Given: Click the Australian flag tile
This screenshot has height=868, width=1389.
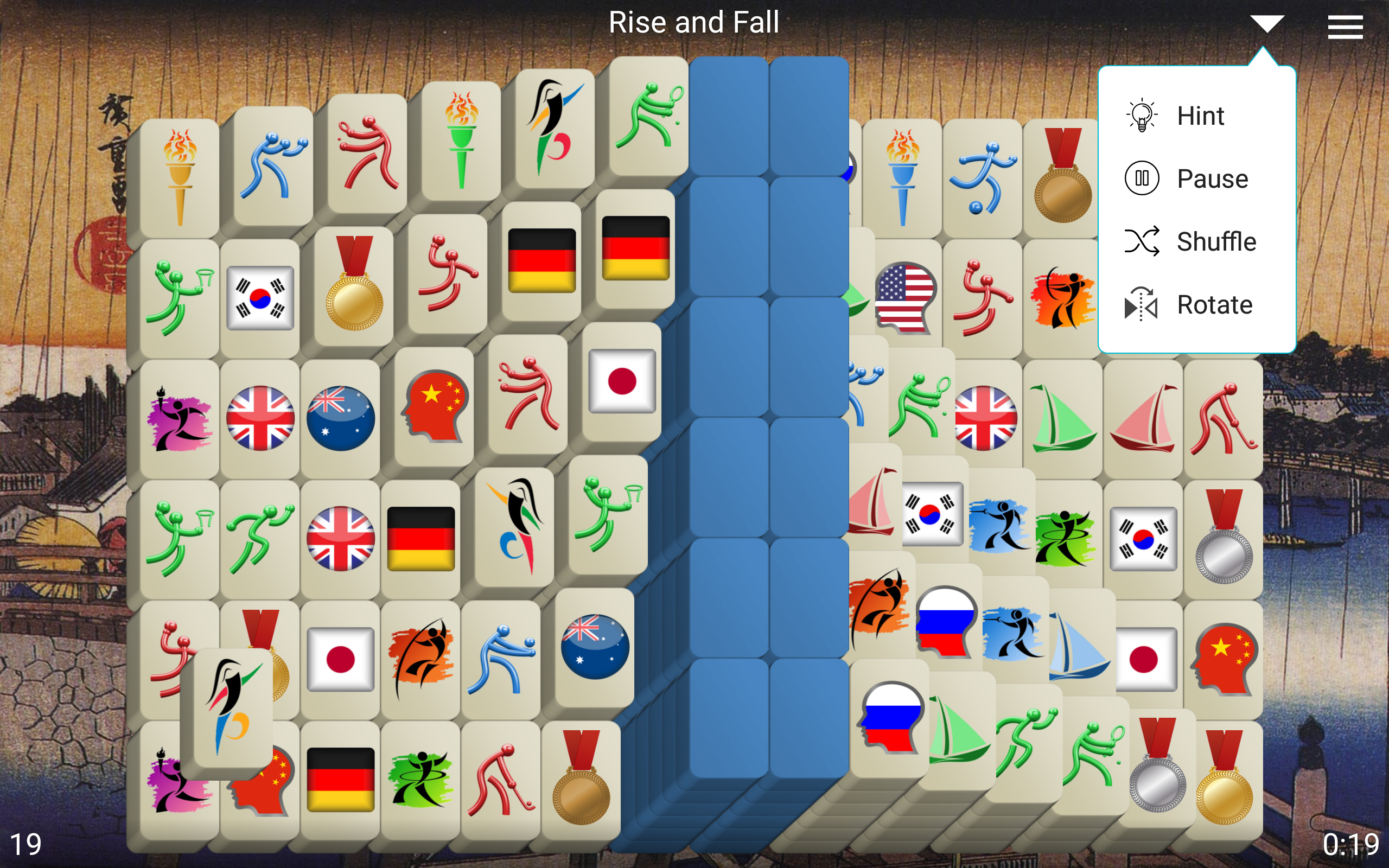Looking at the screenshot, I should (x=341, y=419).
